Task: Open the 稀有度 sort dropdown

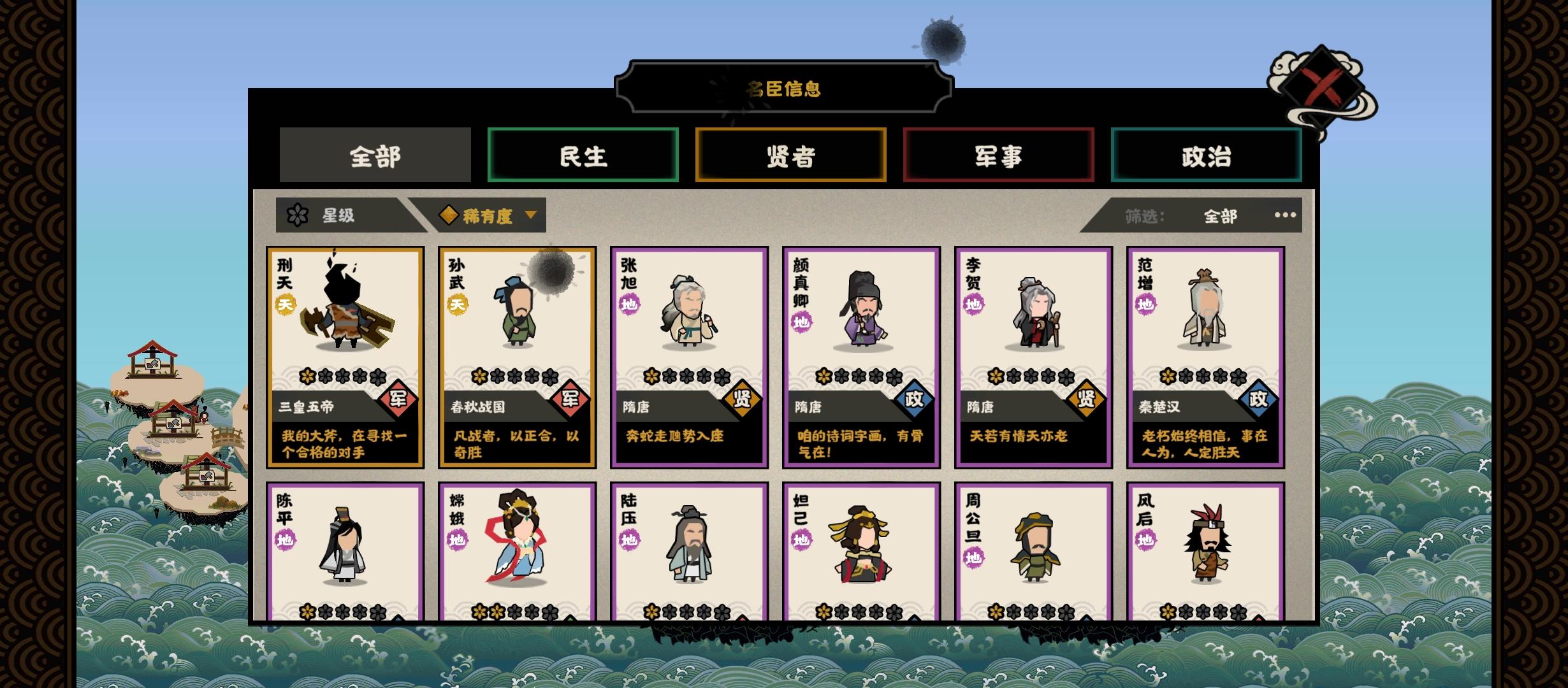Action: coord(493,215)
